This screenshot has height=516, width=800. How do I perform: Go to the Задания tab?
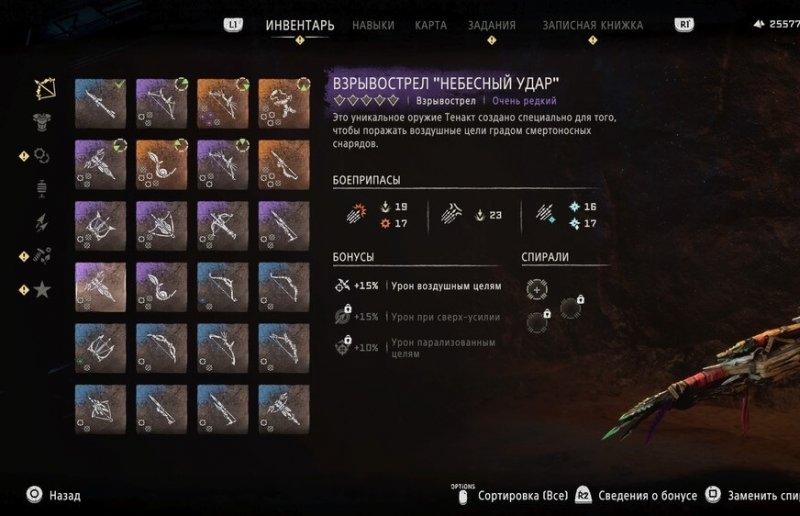point(492,25)
